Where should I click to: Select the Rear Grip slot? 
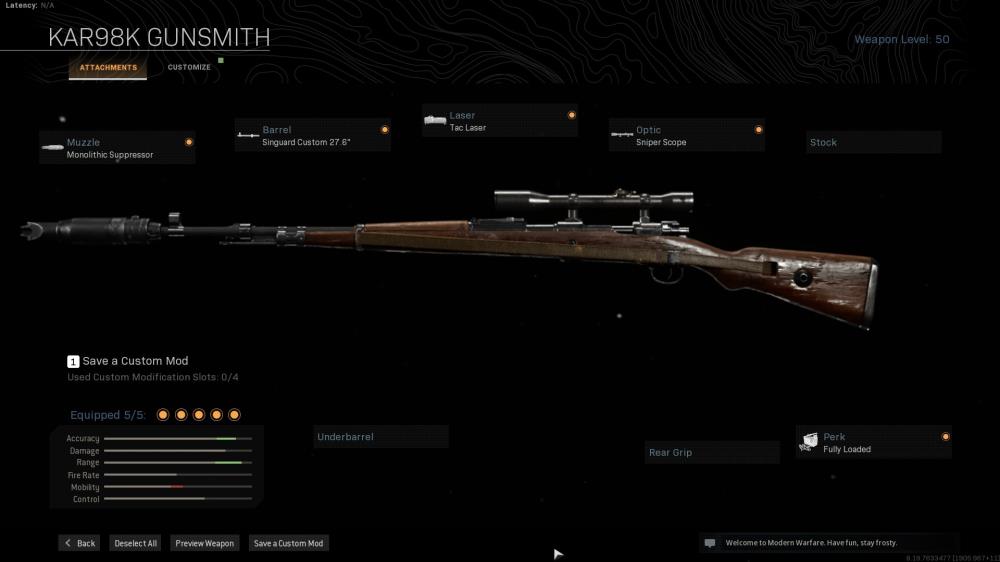[x=712, y=453]
